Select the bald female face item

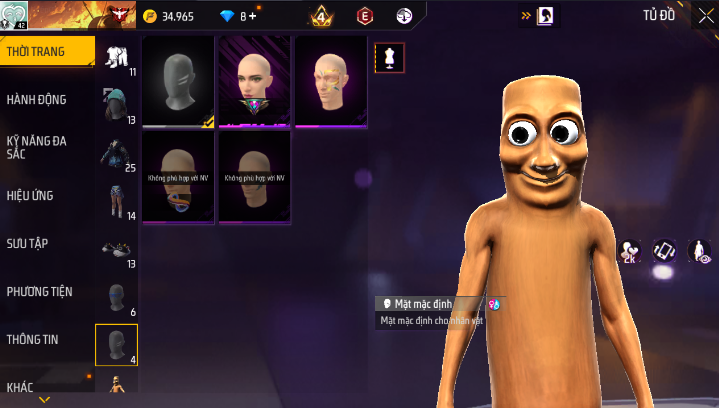(x=254, y=82)
